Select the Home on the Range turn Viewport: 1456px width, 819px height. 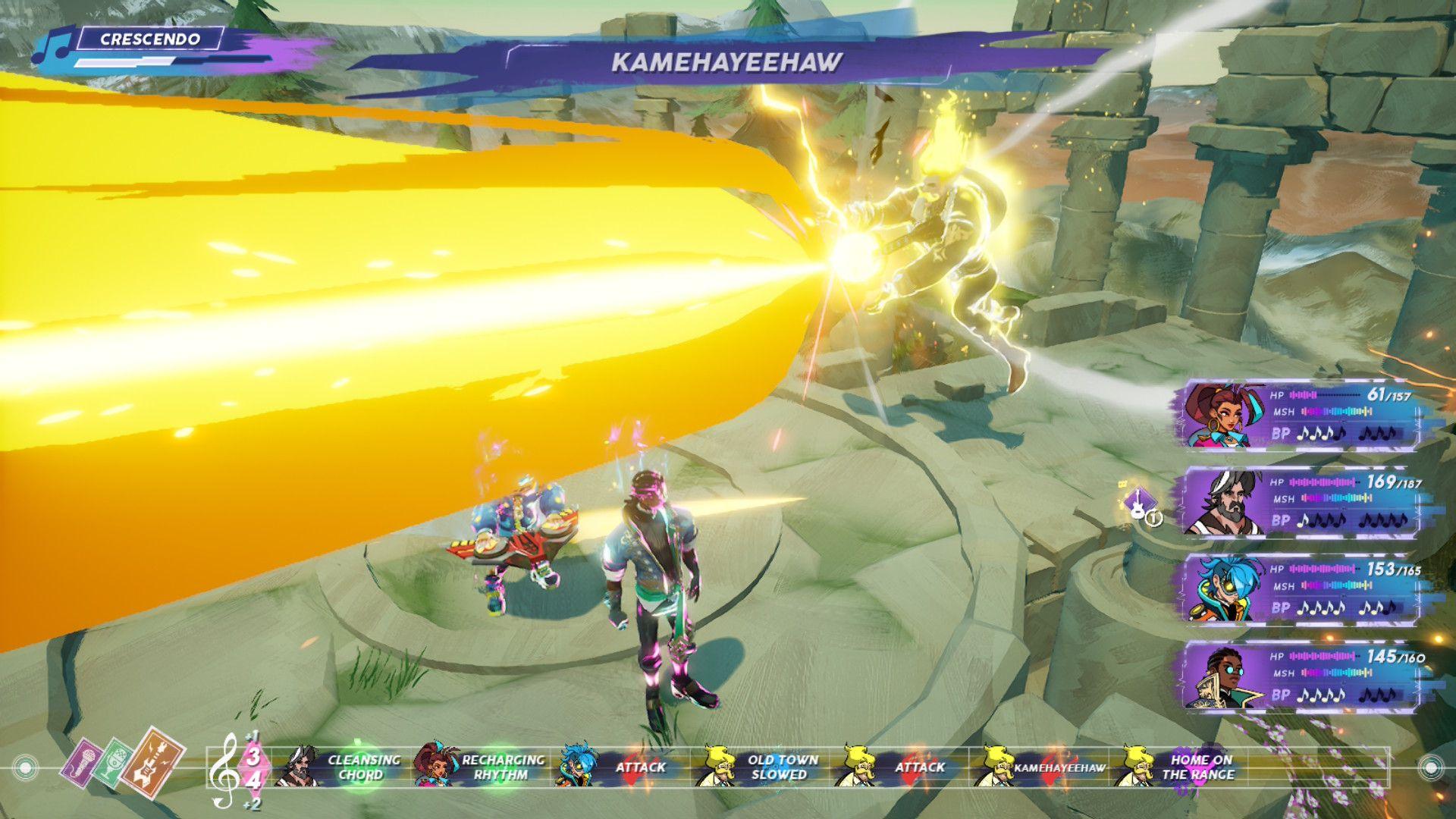[1183, 767]
